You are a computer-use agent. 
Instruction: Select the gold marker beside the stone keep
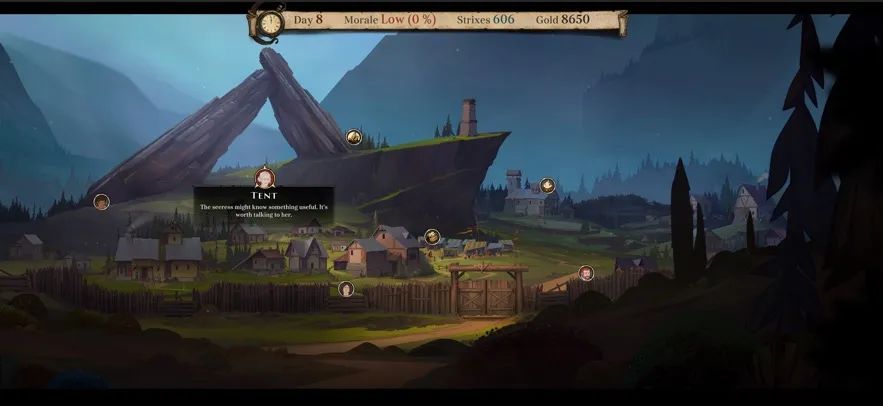pos(547,185)
